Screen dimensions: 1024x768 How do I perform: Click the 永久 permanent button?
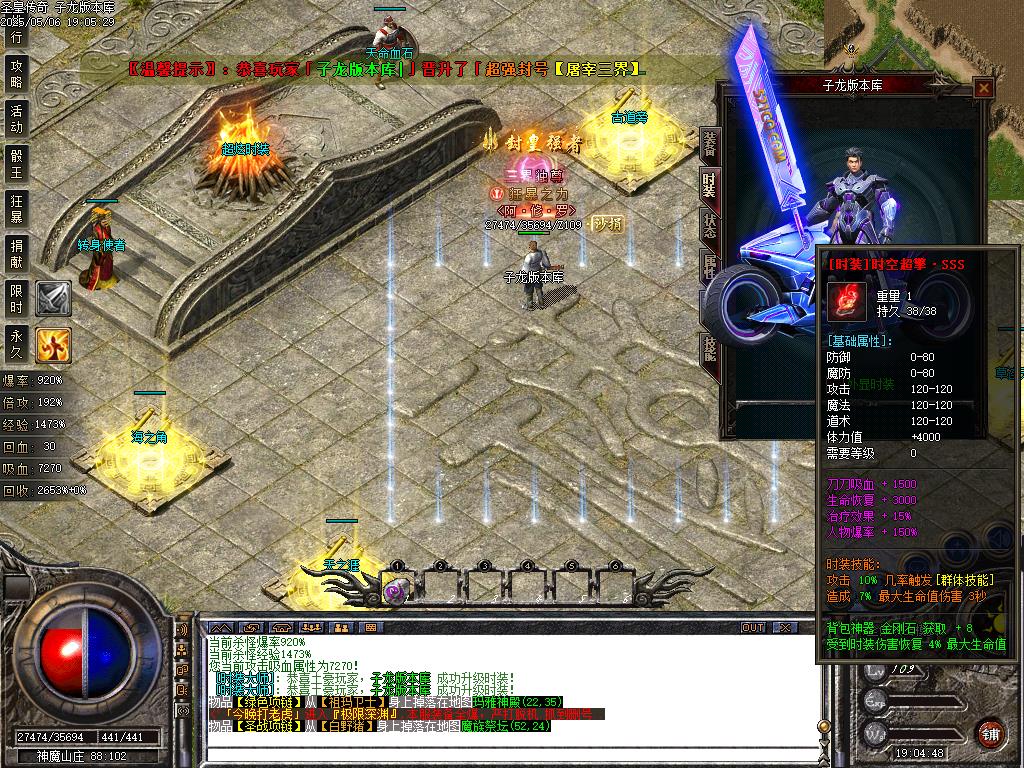pyautogui.click(x=16, y=343)
